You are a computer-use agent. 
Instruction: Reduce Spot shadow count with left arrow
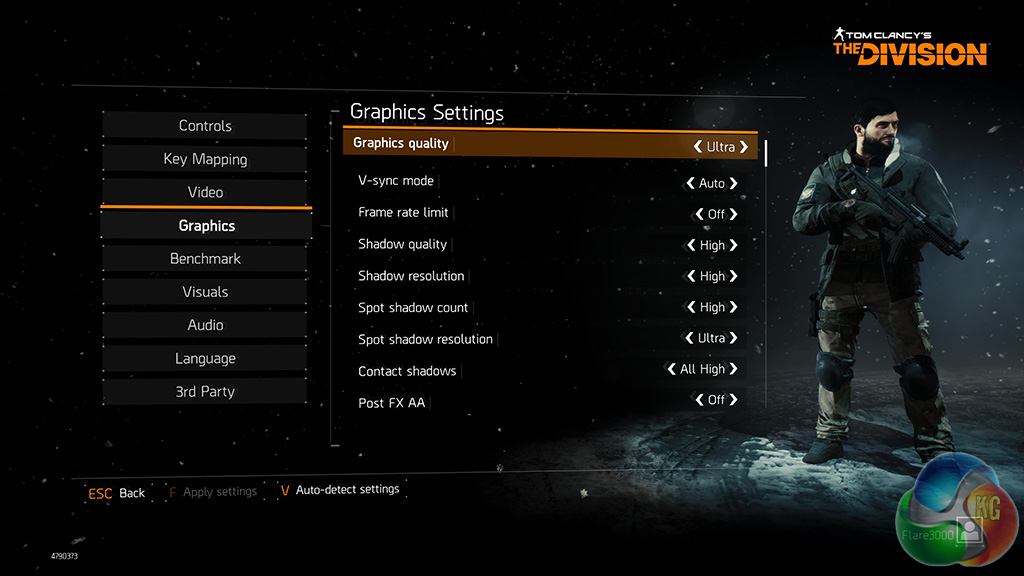(691, 308)
